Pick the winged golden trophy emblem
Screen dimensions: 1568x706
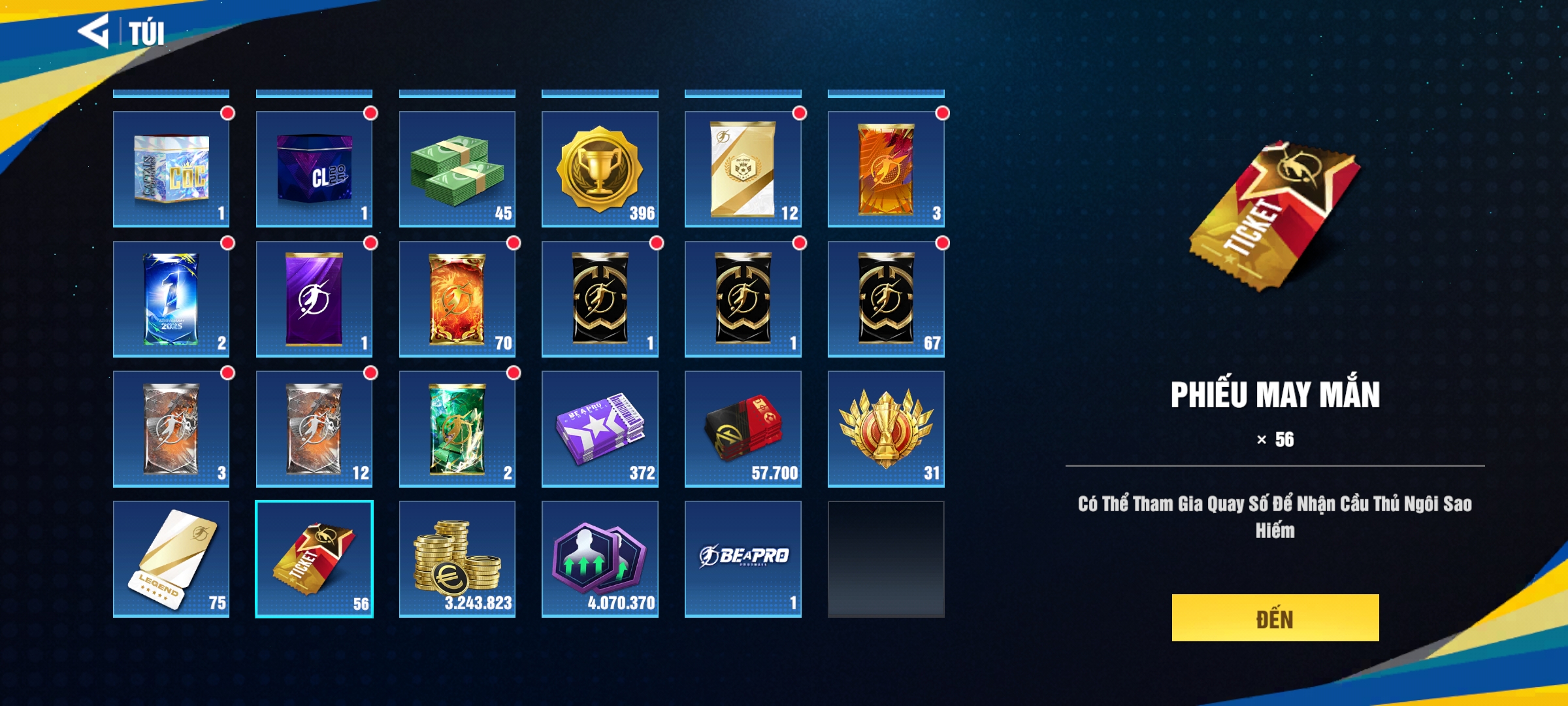pos(886,429)
